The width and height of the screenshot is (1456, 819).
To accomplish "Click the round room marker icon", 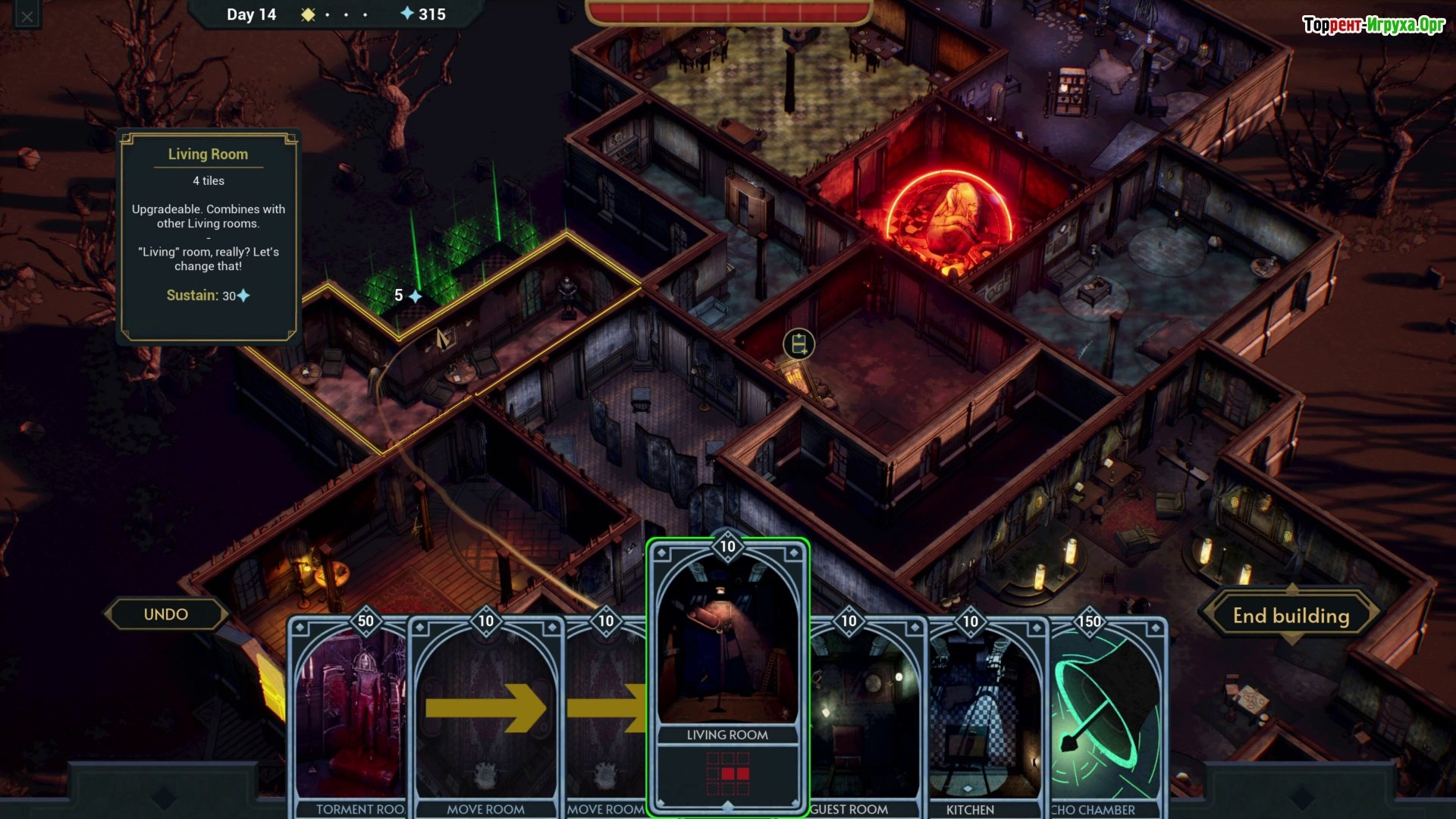I will pos(799,344).
